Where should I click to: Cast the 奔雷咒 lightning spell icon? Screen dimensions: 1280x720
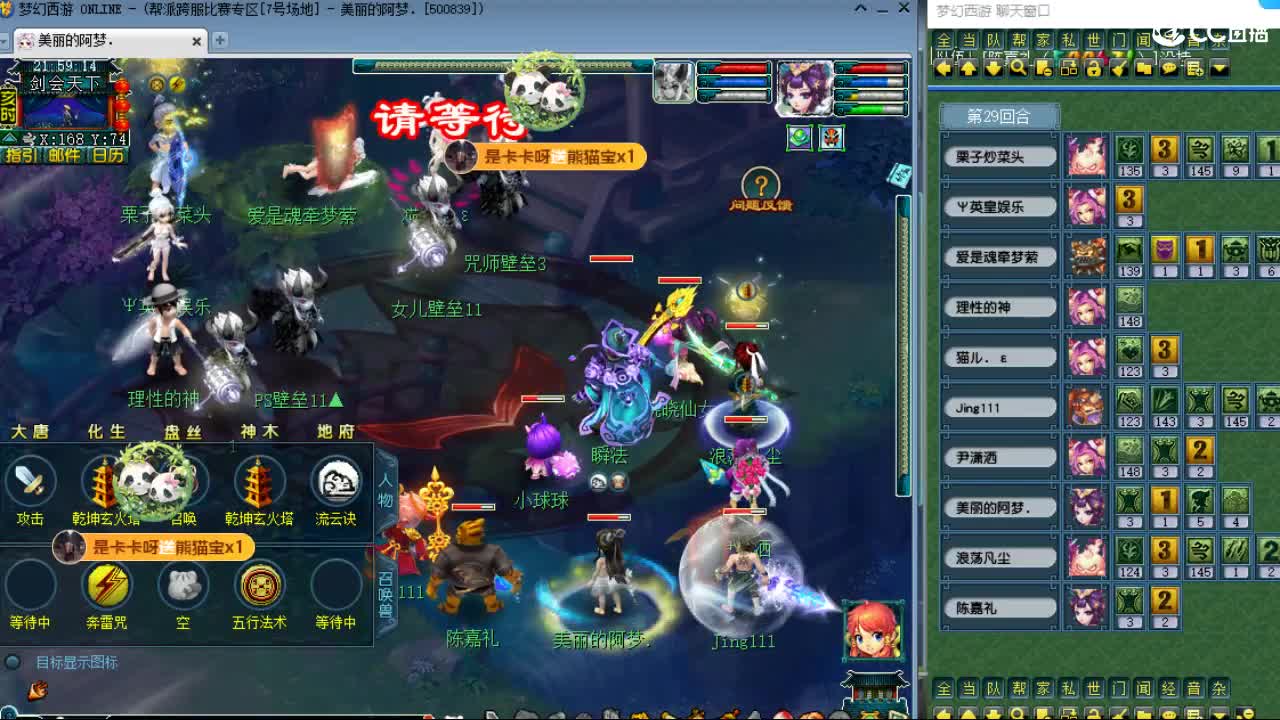[x=108, y=587]
